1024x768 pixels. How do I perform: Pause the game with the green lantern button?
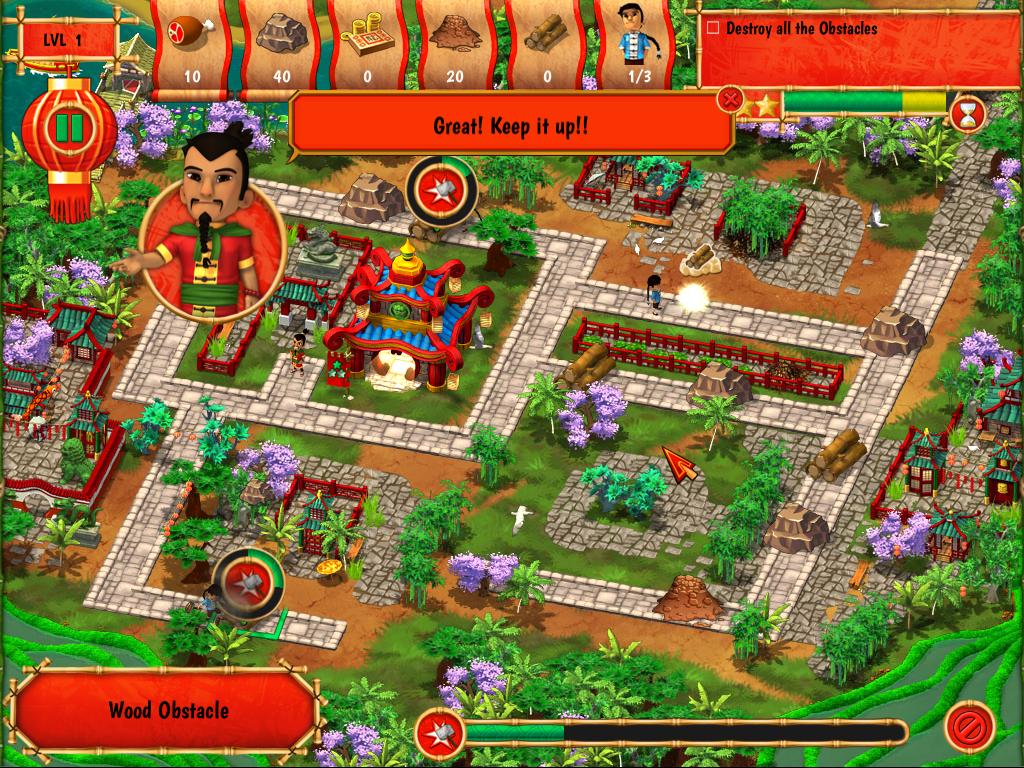tap(69, 129)
